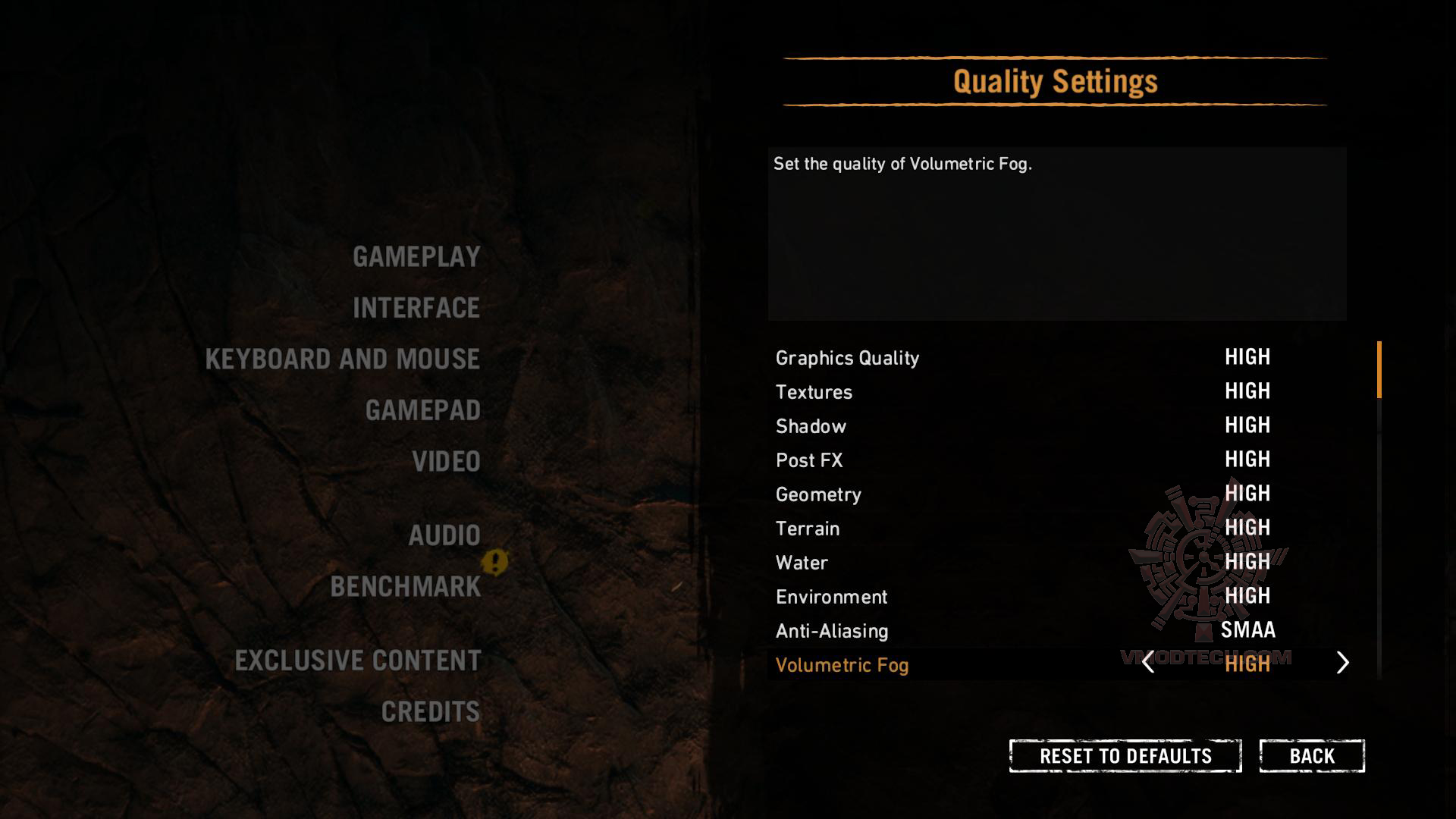The width and height of the screenshot is (1456, 819).
Task: Open the GAMEPAD settings section
Action: pyautogui.click(x=422, y=409)
